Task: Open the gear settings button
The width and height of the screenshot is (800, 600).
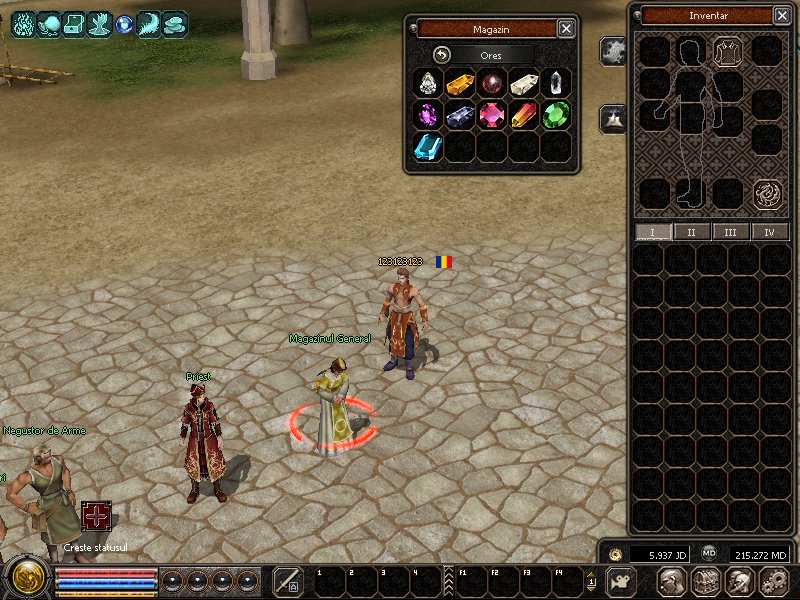Action: tap(773, 581)
